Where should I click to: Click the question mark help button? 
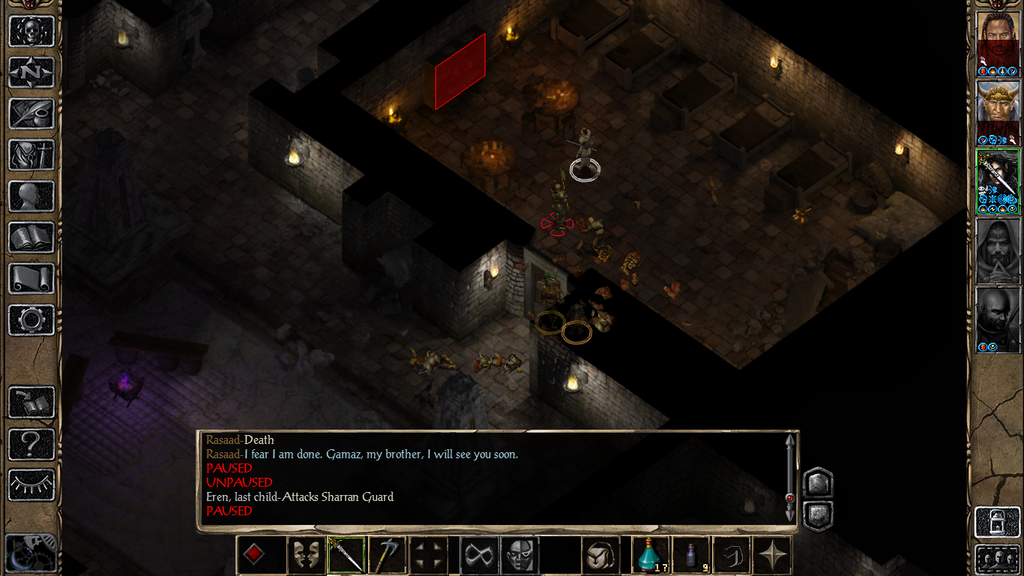tap(31, 443)
